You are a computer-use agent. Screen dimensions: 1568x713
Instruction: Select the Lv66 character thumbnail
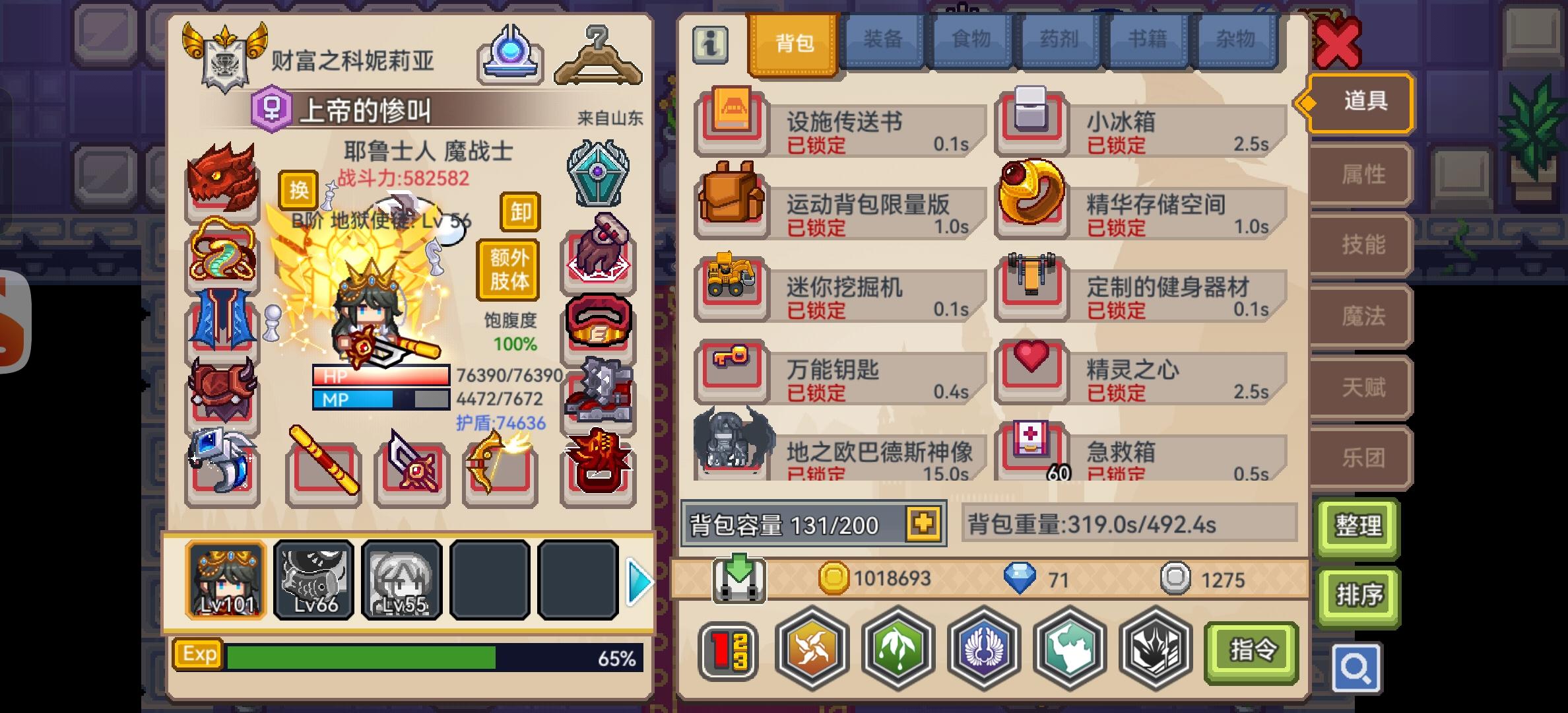(x=313, y=580)
